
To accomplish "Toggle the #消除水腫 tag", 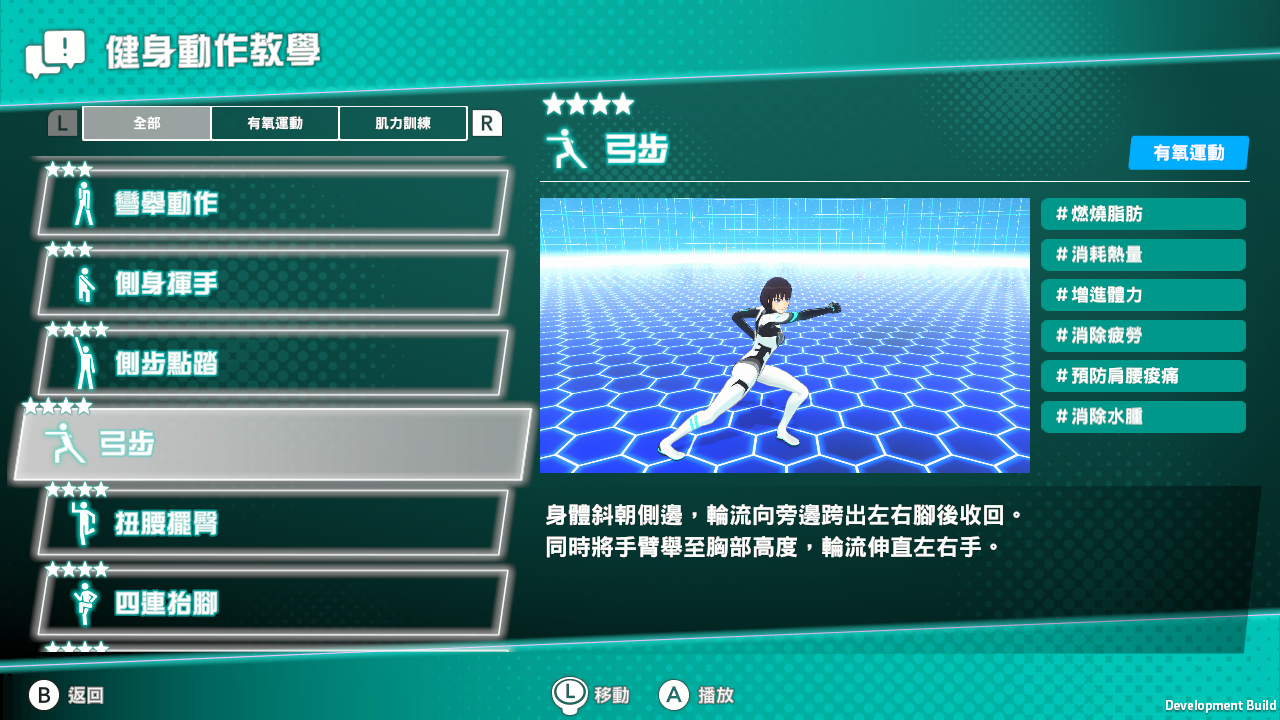I will (1143, 417).
